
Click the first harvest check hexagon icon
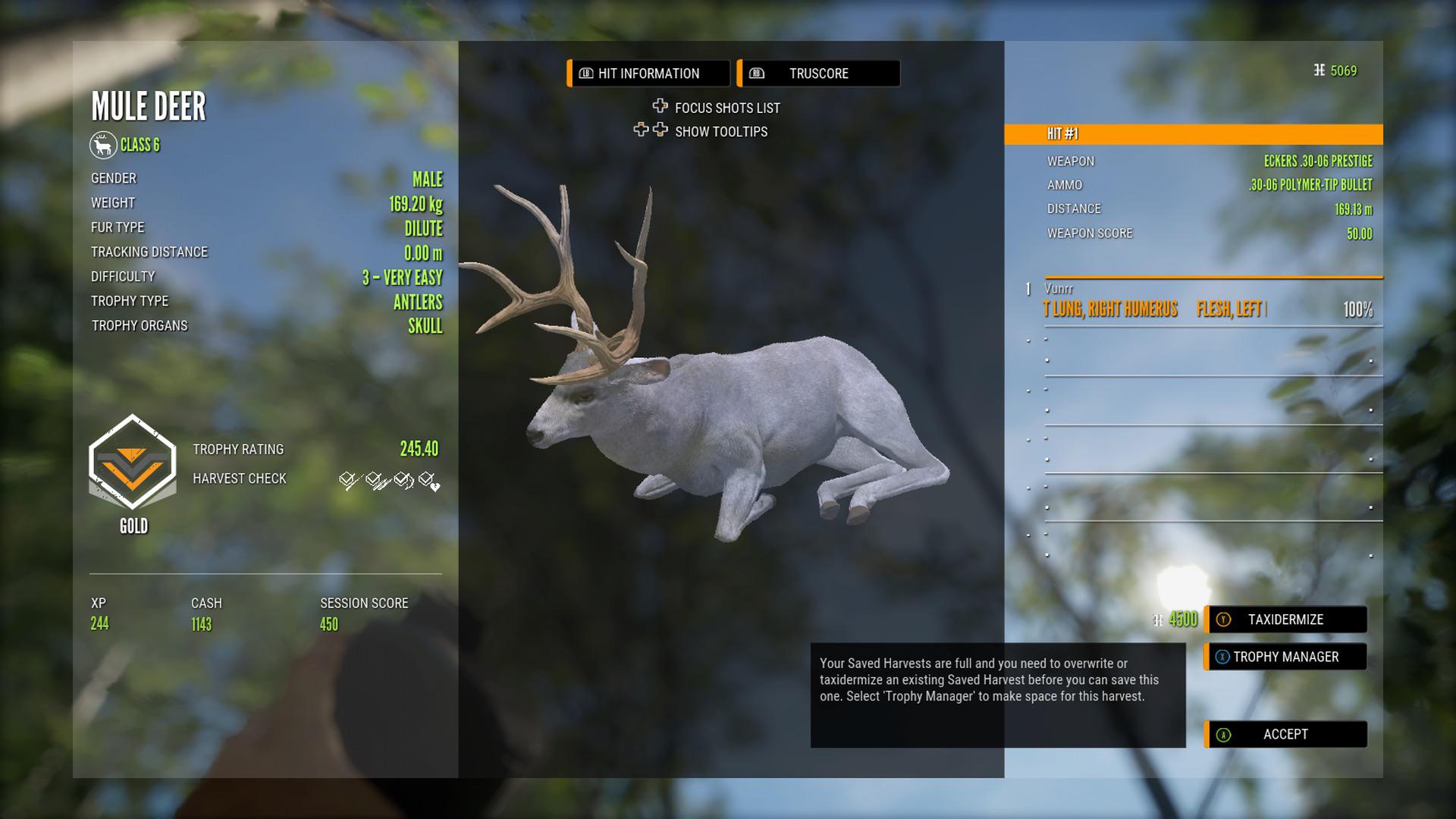347,480
